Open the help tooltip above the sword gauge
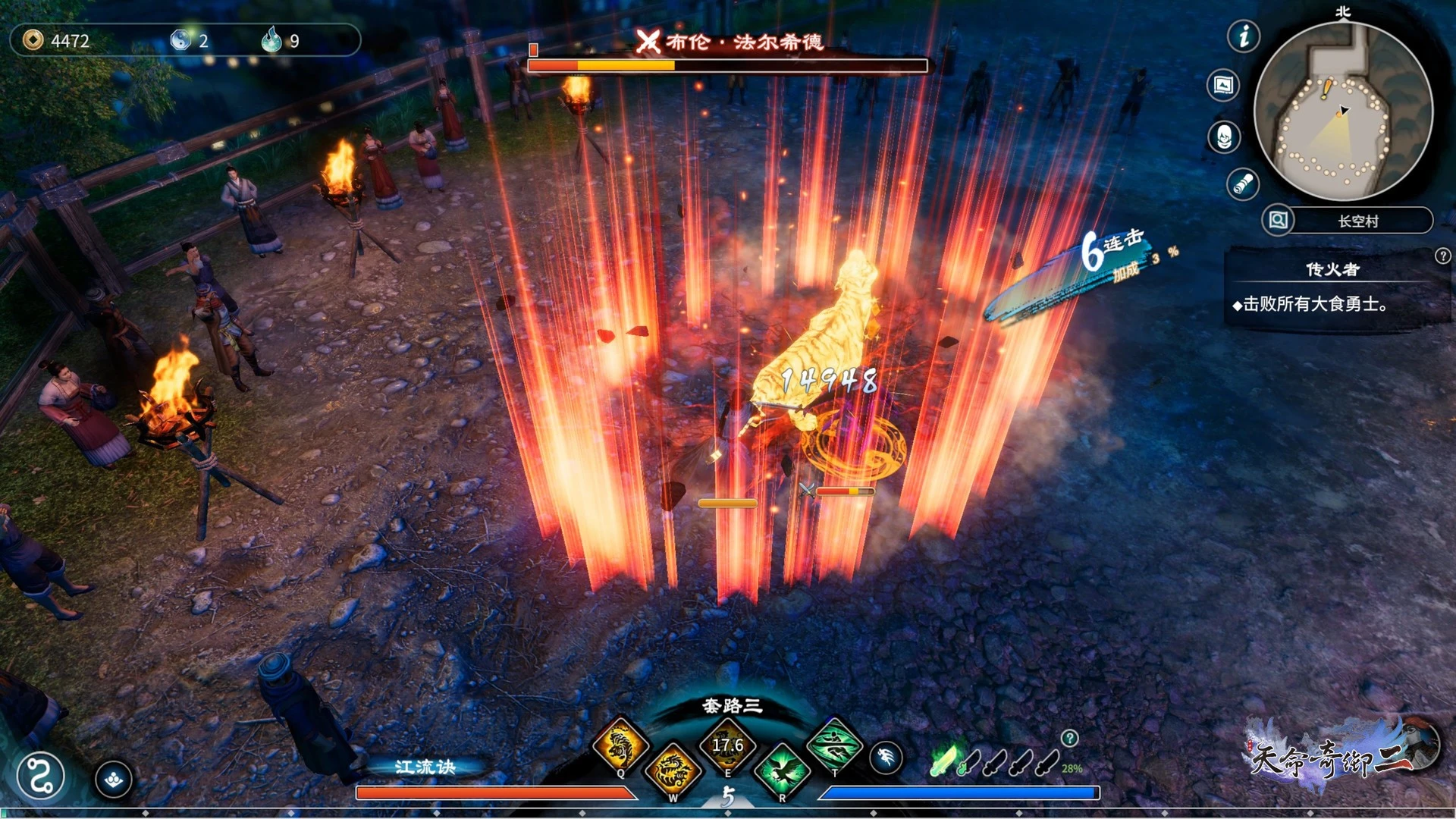The height and width of the screenshot is (819, 1456). (x=1069, y=738)
